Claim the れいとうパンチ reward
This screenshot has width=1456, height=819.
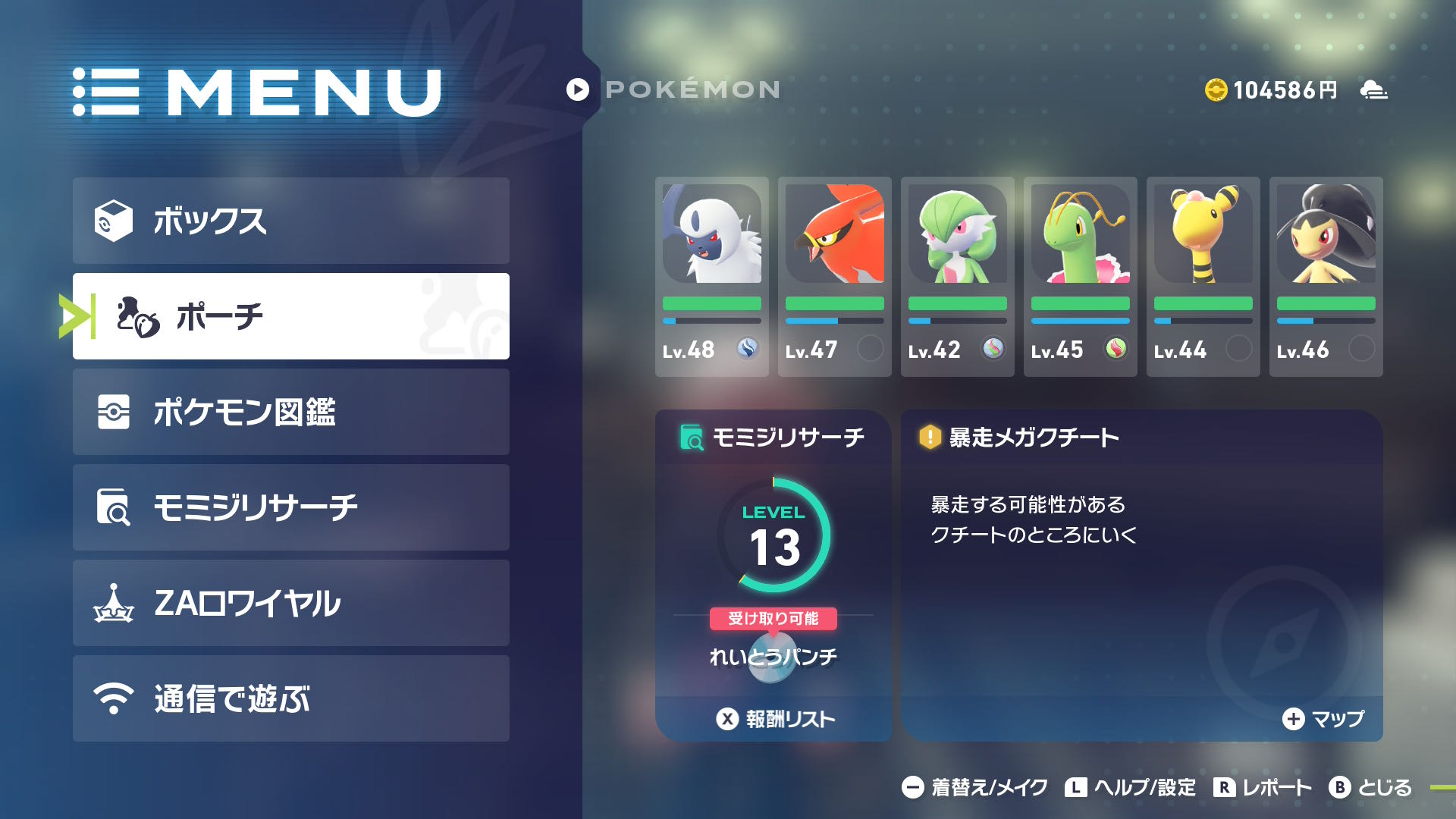point(773,655)
